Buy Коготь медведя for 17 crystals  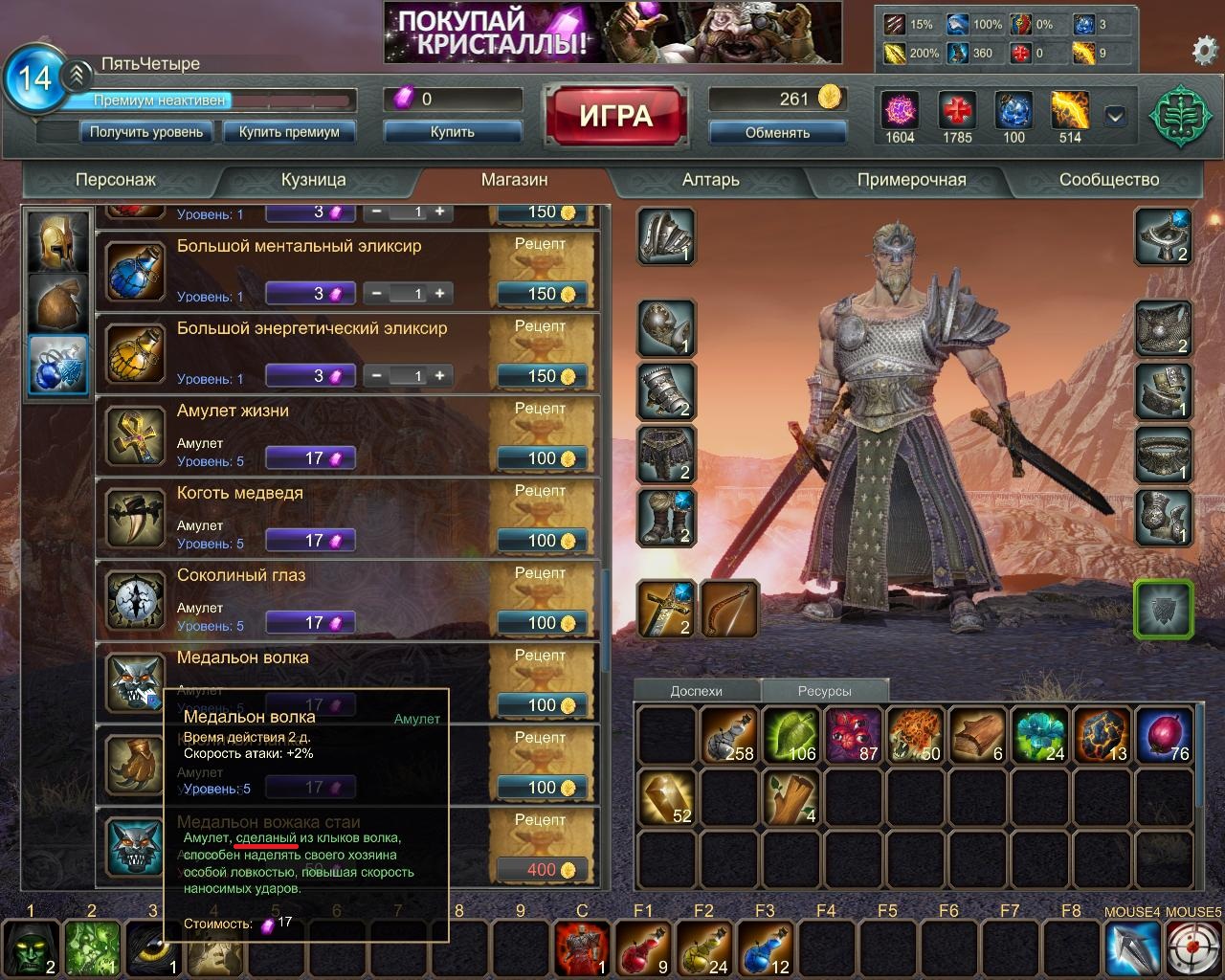[x=311, y=541]
